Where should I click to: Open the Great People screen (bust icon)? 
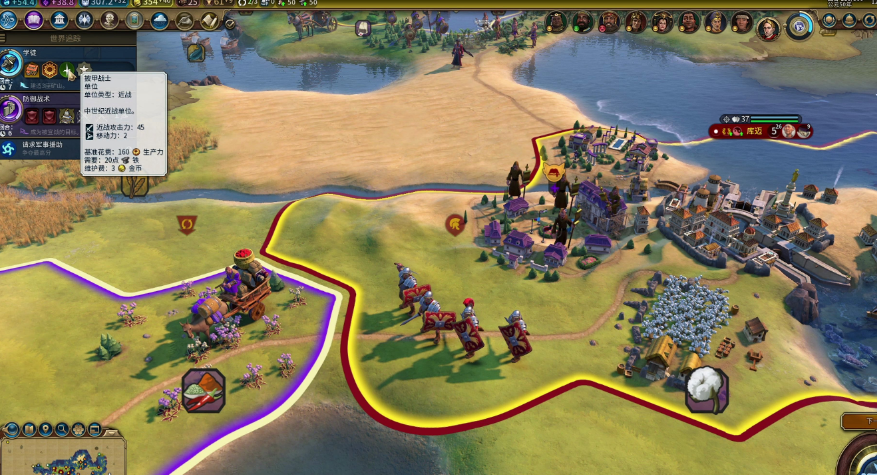(108, 21)
